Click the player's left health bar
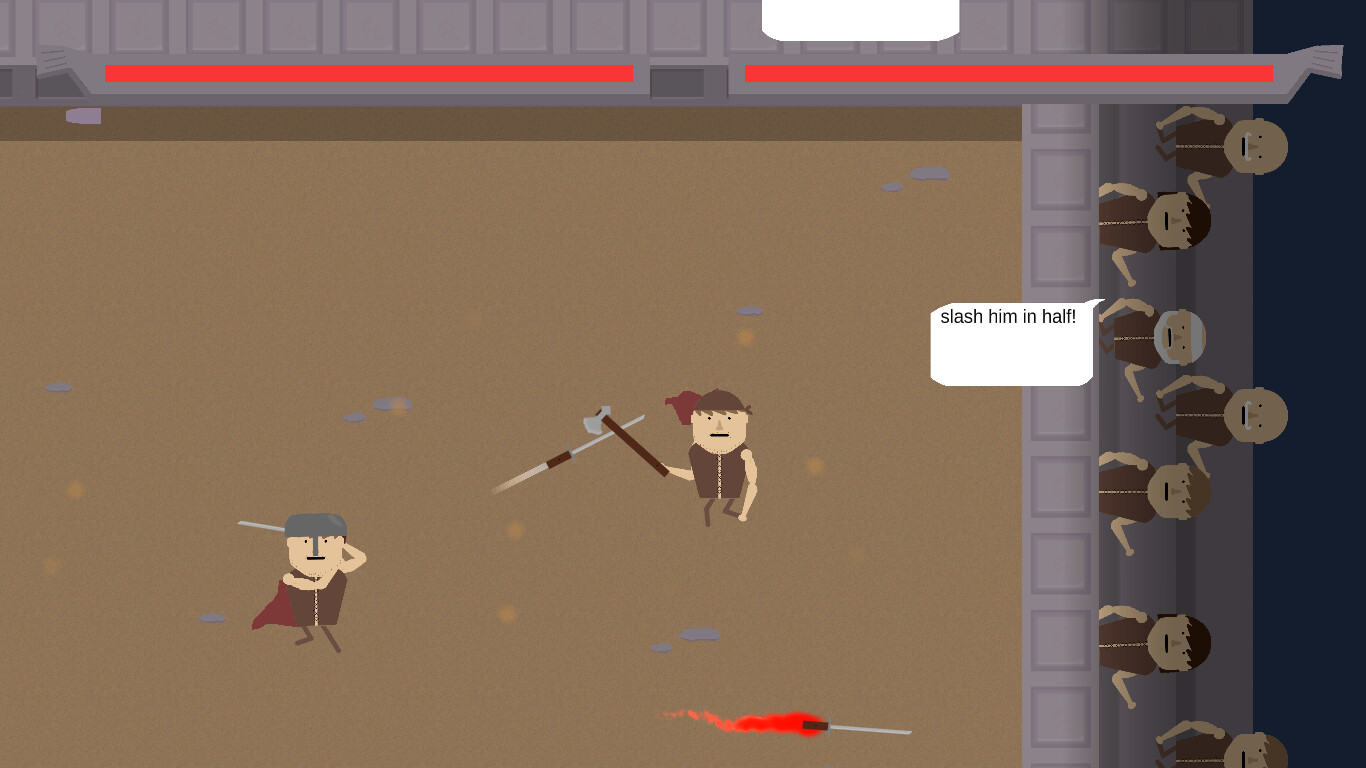The height and width of the screenshot is (768, 1366). coord(368,73)
